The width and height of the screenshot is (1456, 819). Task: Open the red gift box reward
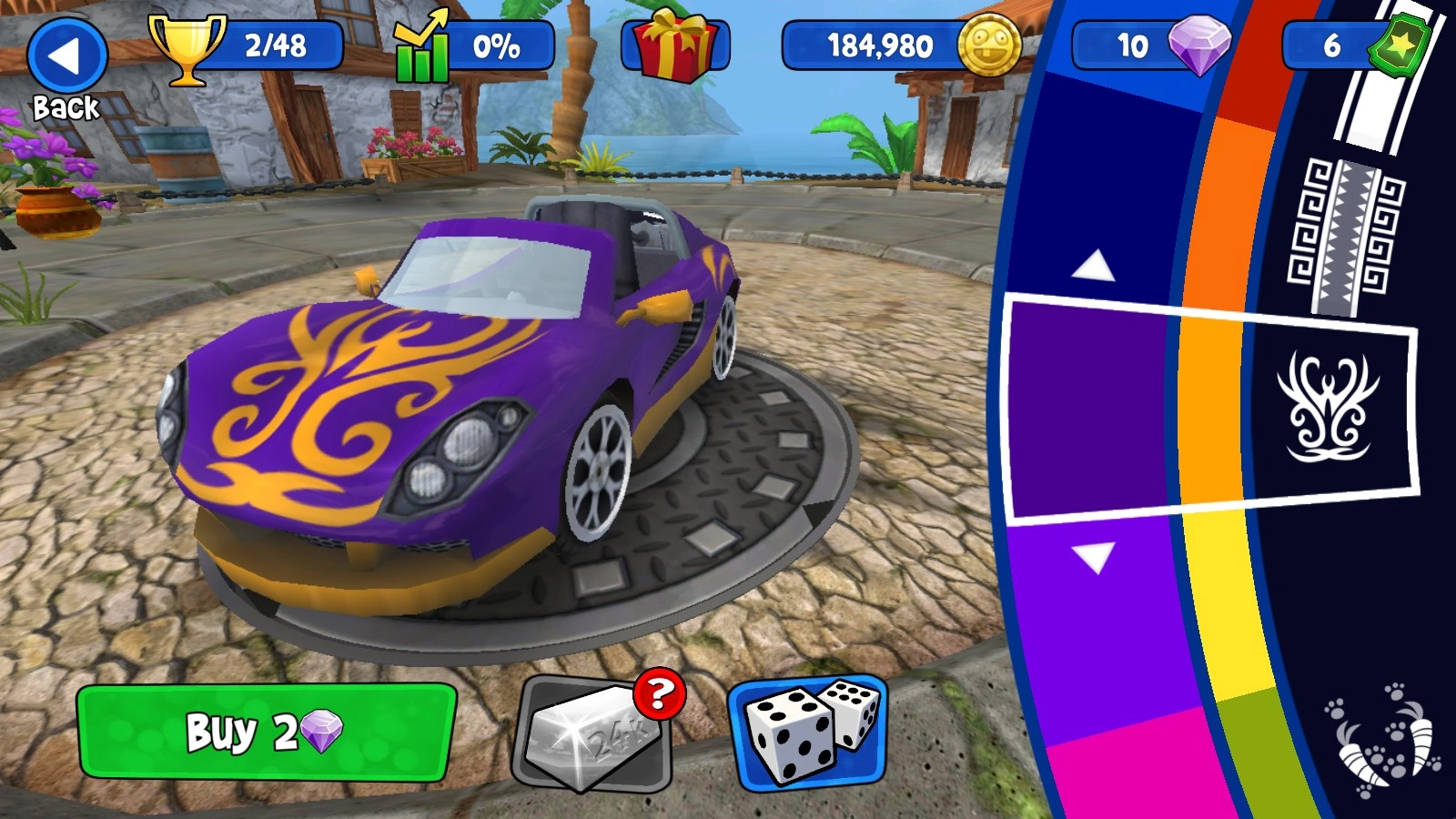pos(674,45)
